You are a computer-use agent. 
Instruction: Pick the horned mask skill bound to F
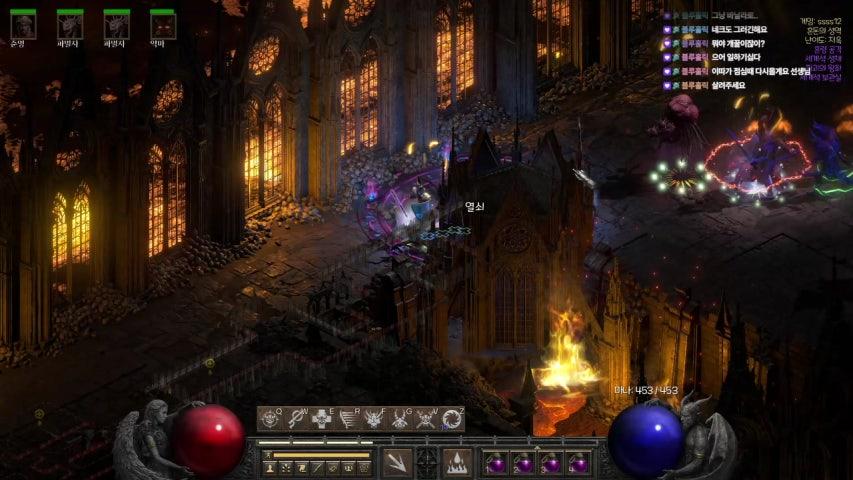[375, 419]
